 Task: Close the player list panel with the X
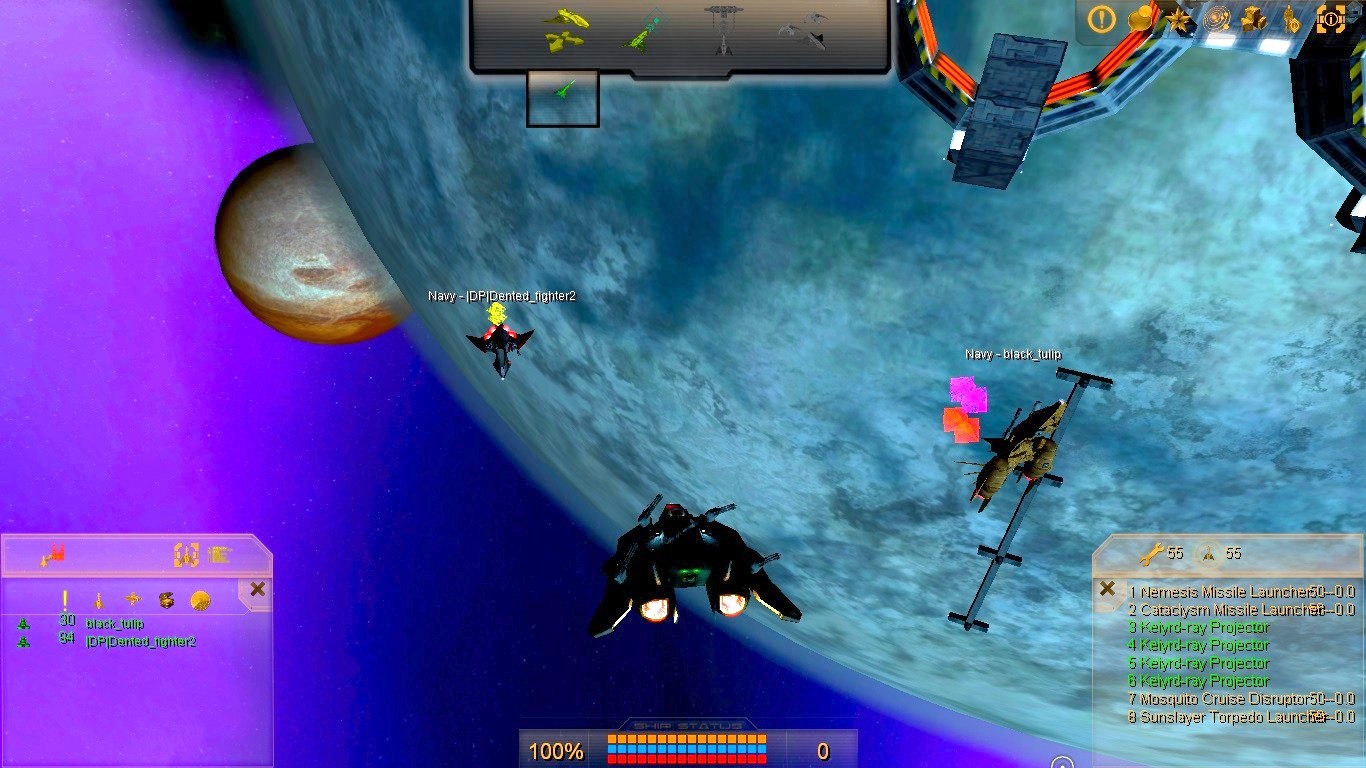click(x=257, y=589)
